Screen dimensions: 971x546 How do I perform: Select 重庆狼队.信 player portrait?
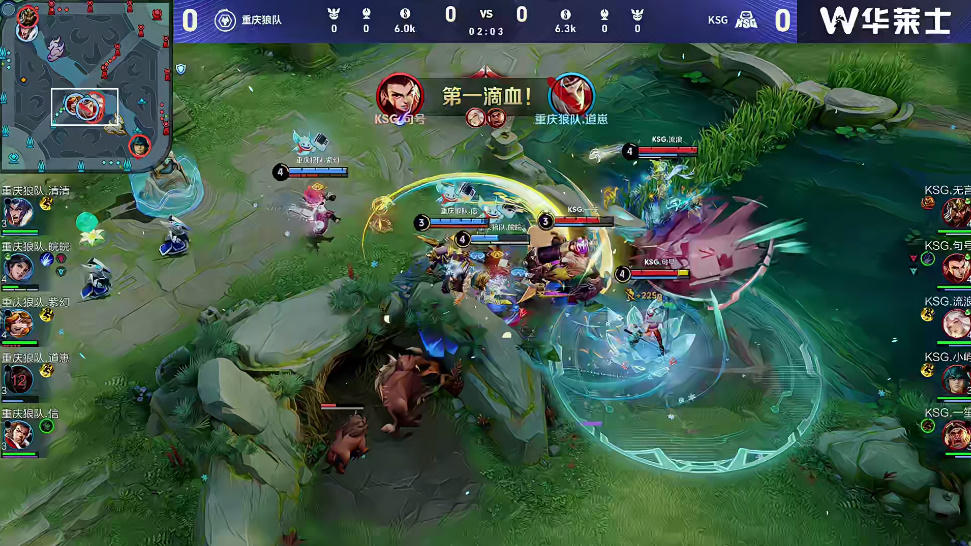(17, 435)
